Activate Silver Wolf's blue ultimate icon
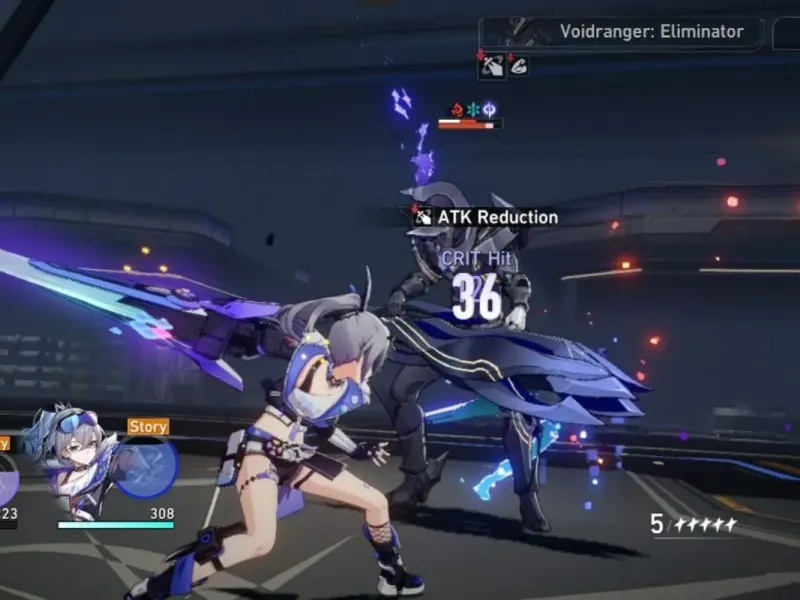This screenshot has width=800, height=600. click(147, 468)
